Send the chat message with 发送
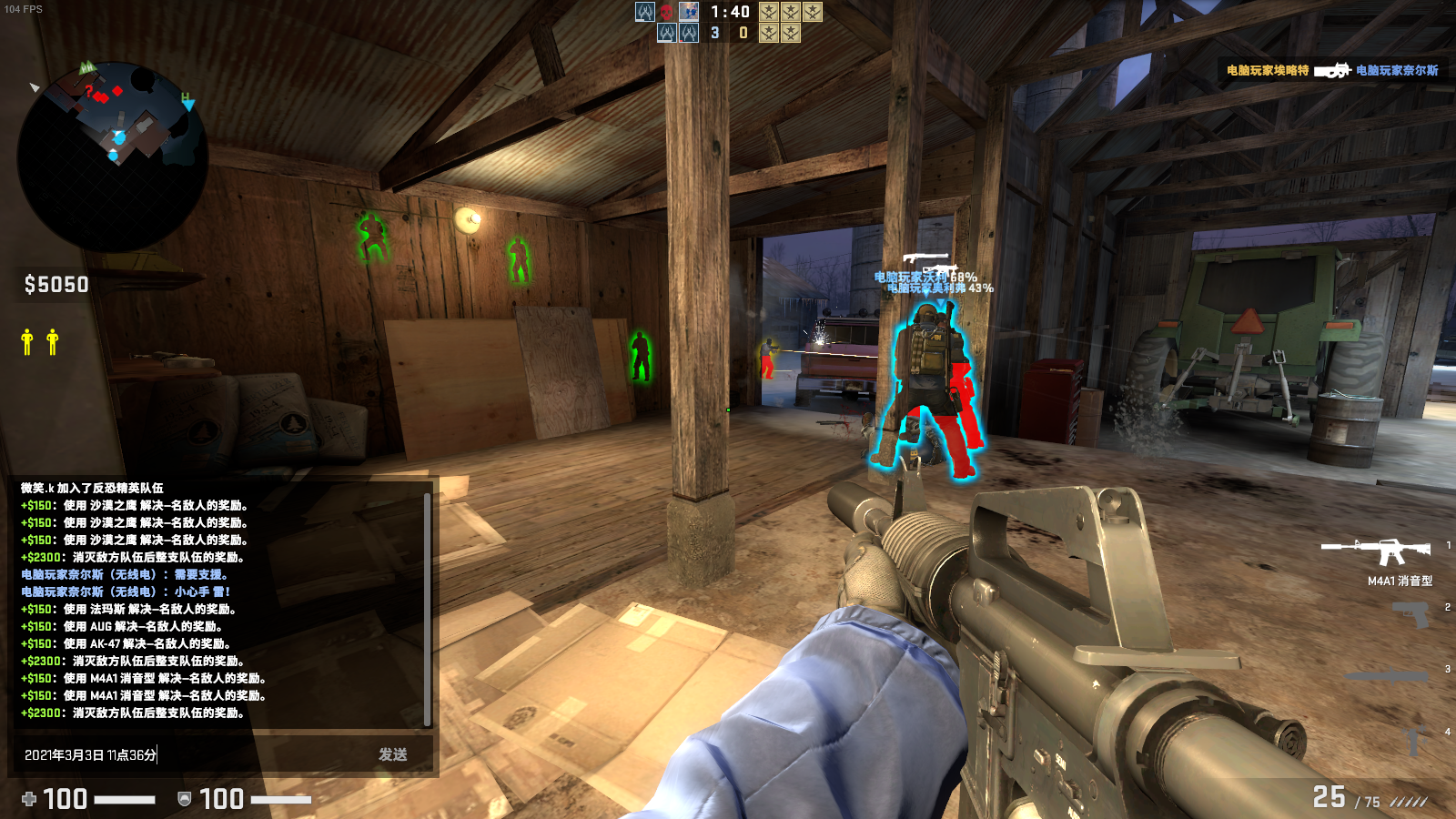1456x819 pixels. coord(392,754)
